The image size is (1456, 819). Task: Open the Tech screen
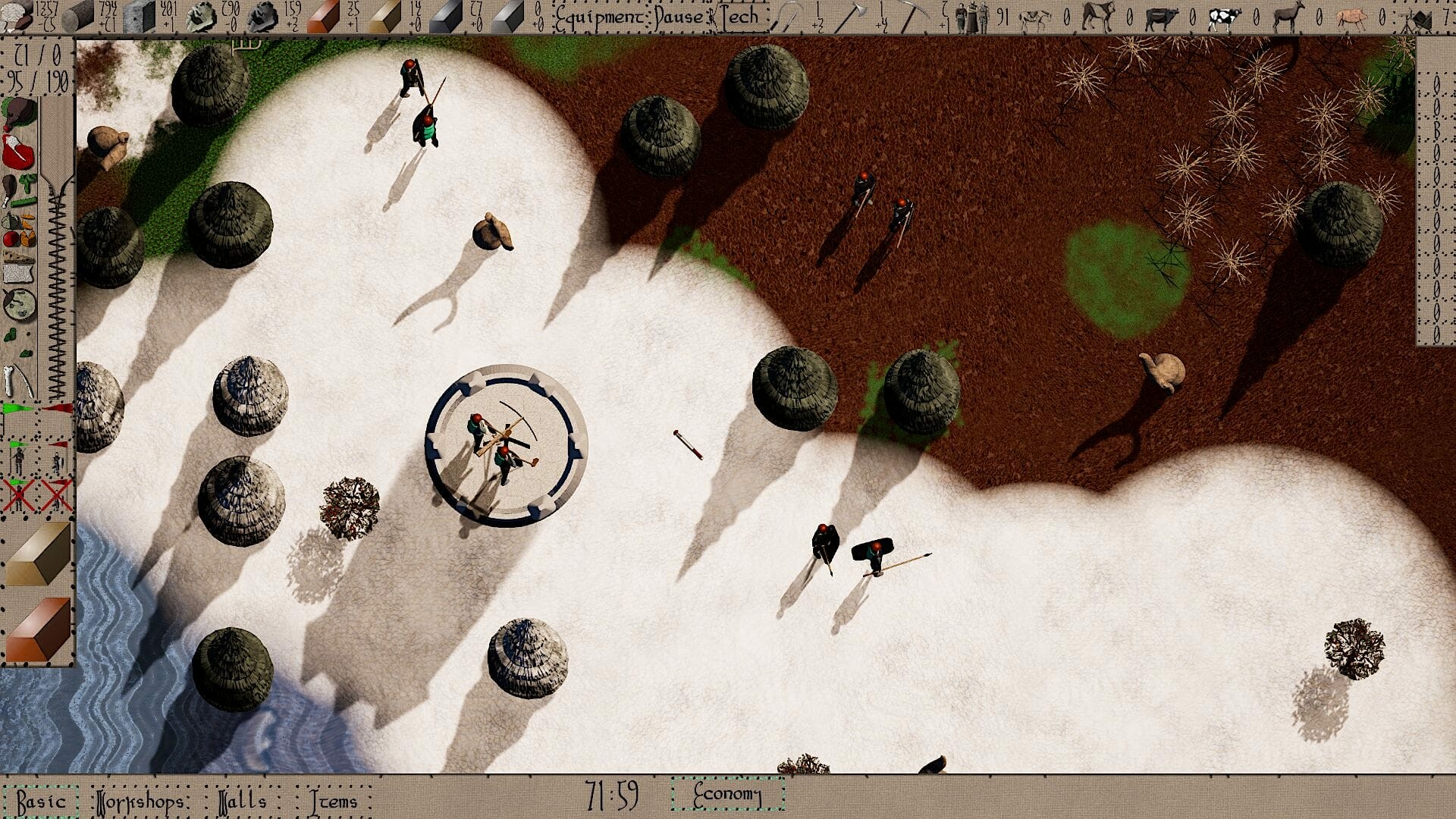coord(739,15)
